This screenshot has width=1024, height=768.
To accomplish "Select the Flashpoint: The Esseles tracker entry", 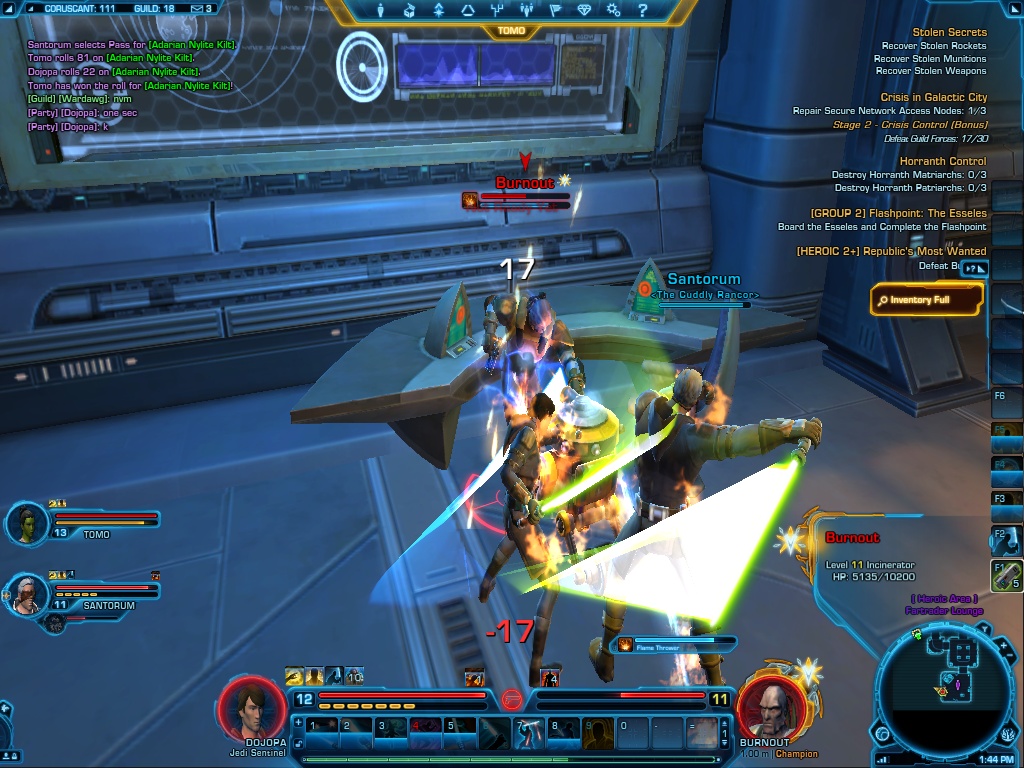I will pyautogui.click(x=898, y=213).
